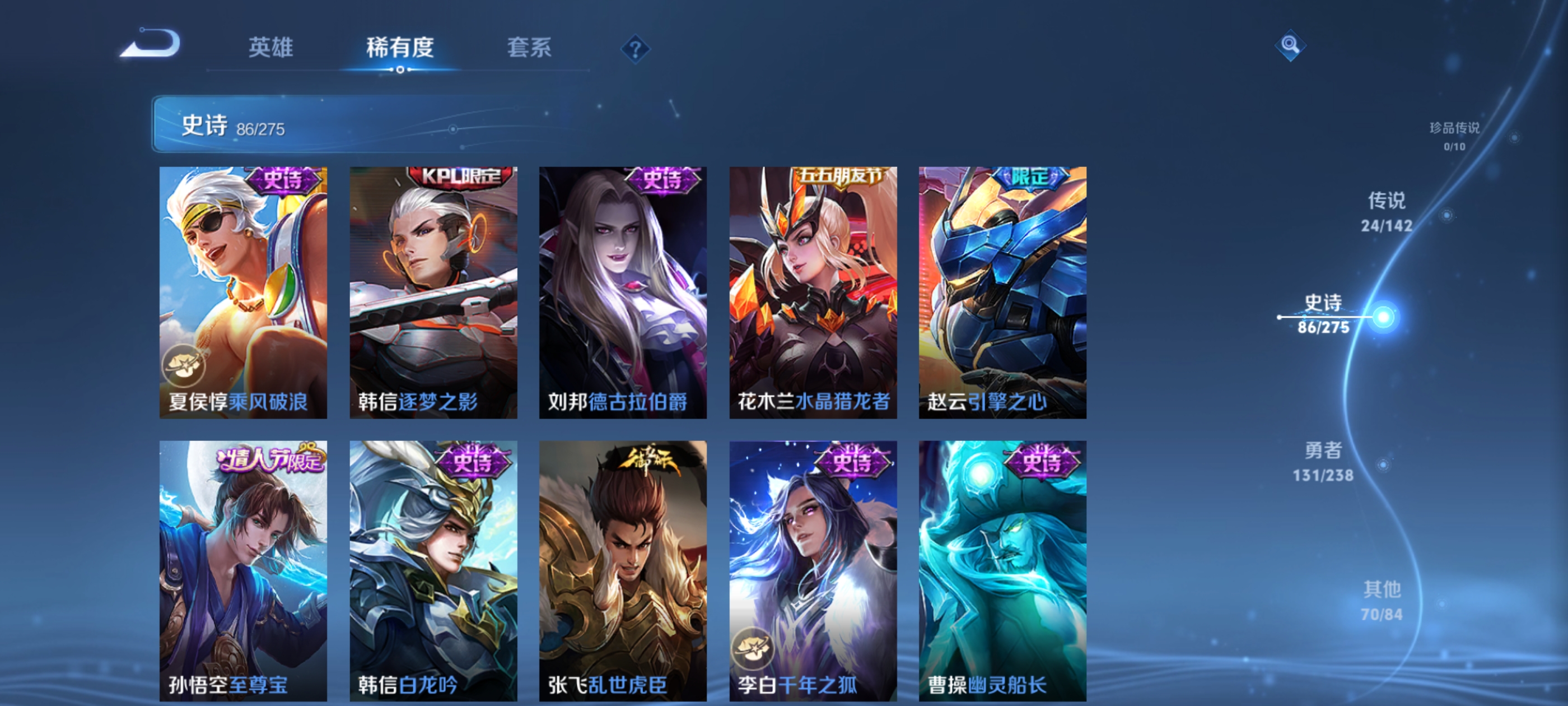Open the help question mark icon

point(635,50)
